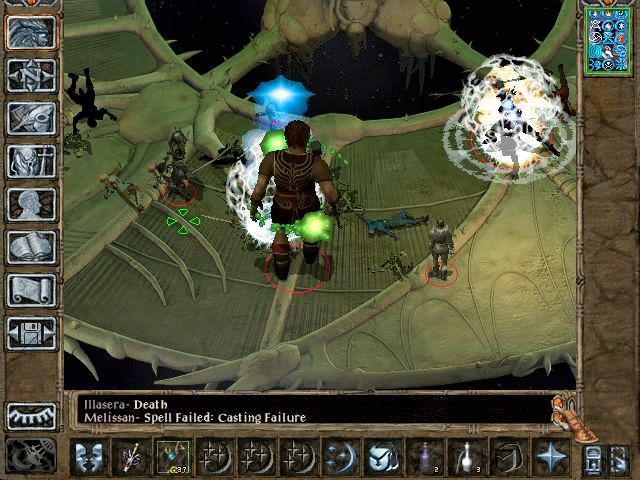Rest the party with closed-eye button
640x480 pixels.
[x=31, y=414]
